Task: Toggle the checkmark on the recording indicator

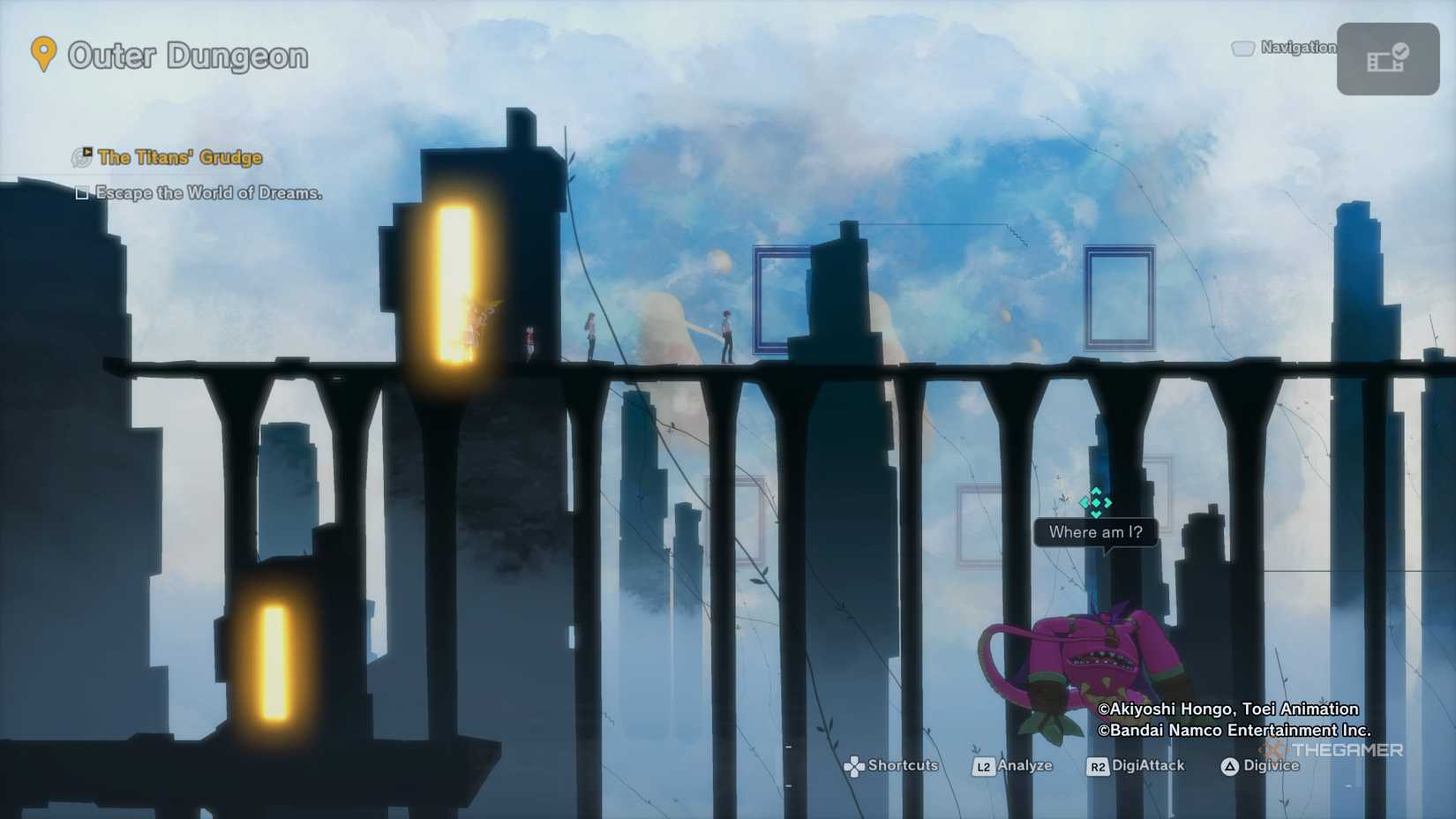Action: pyautogui.click(x=1402, y=53)
